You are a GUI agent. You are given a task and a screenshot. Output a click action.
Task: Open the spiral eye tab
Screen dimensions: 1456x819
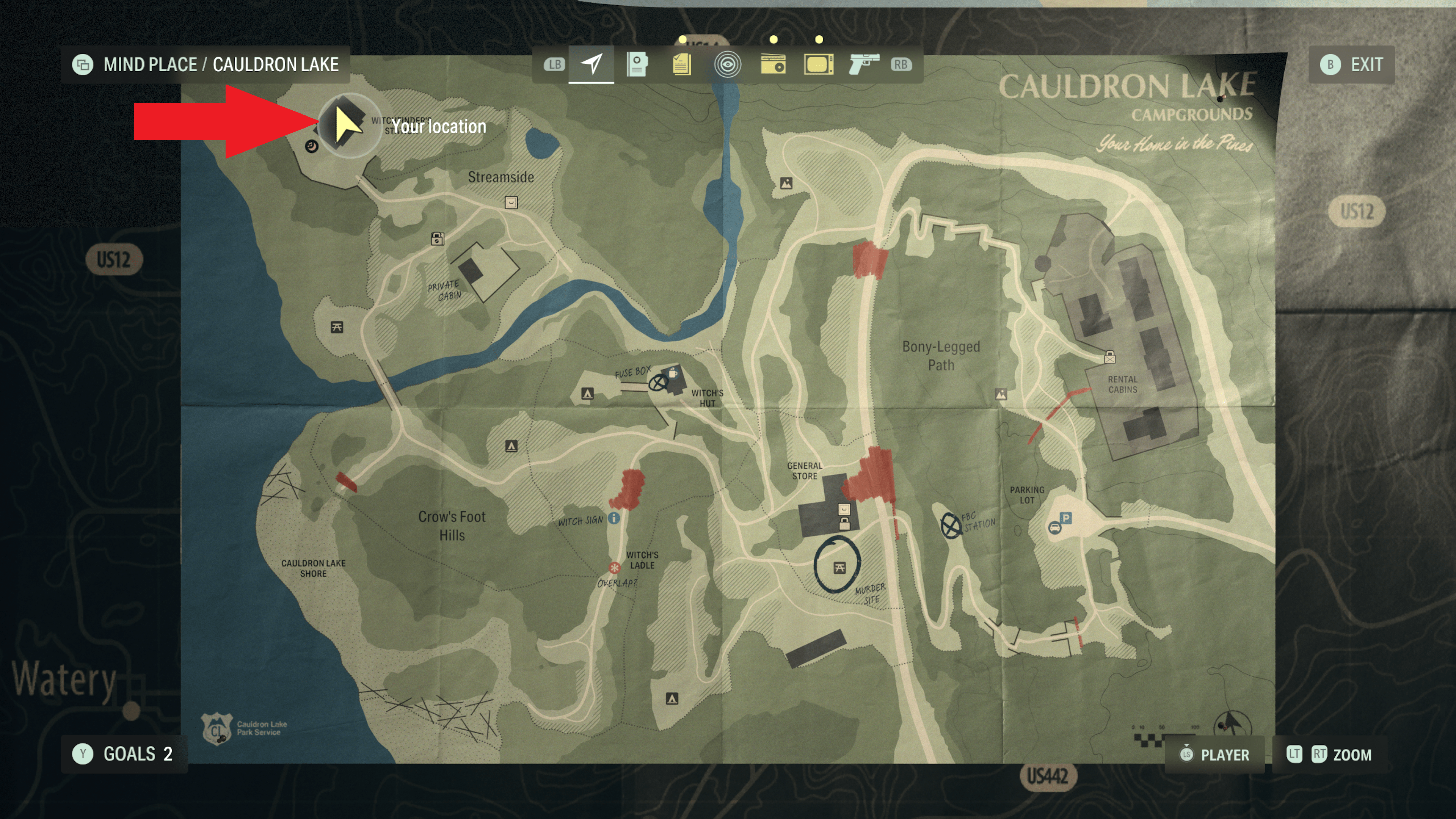click(728, 64)
